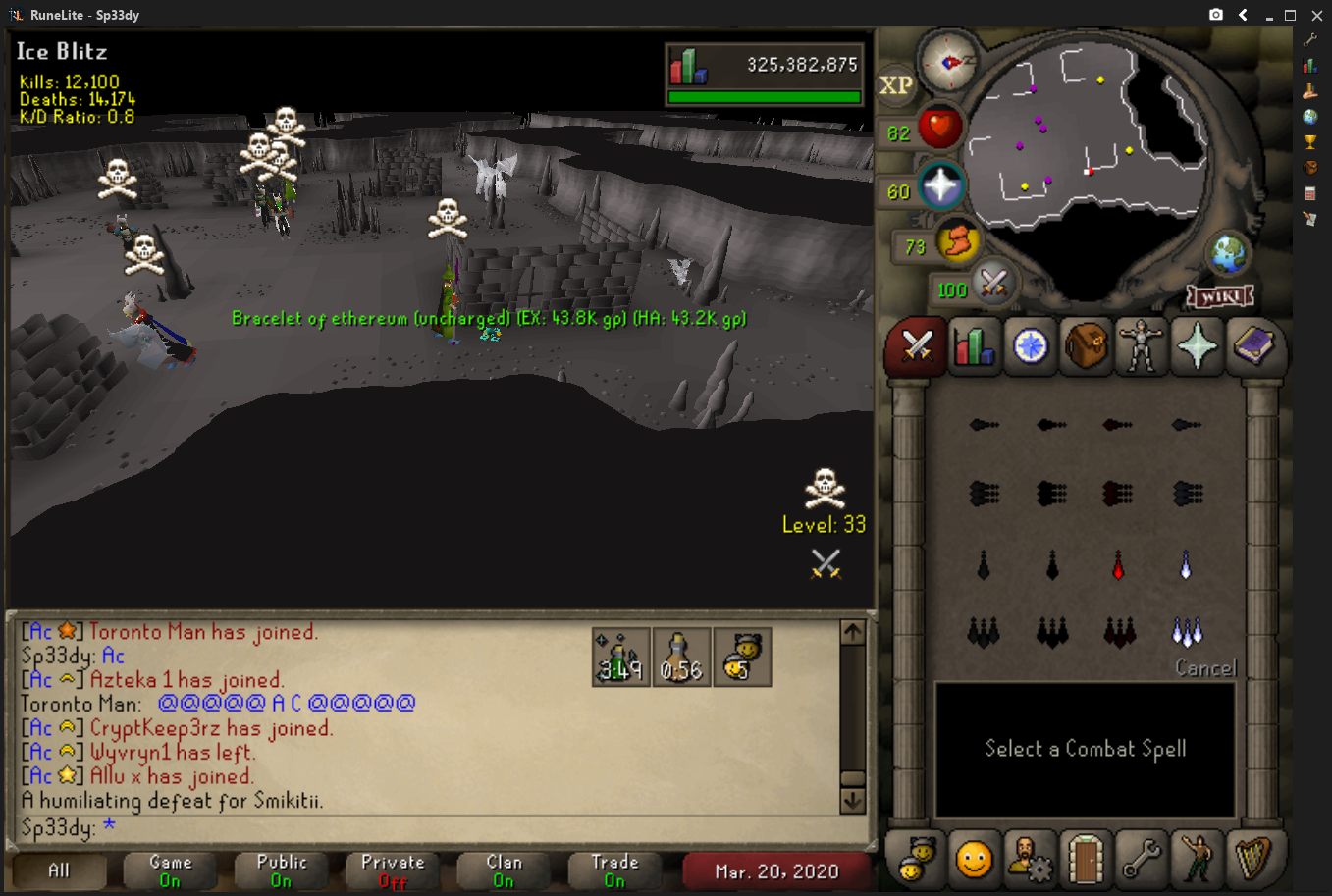The image size is (1332, 896).
Task: Cancel the combat spell selection
Action: (1205, 668)
